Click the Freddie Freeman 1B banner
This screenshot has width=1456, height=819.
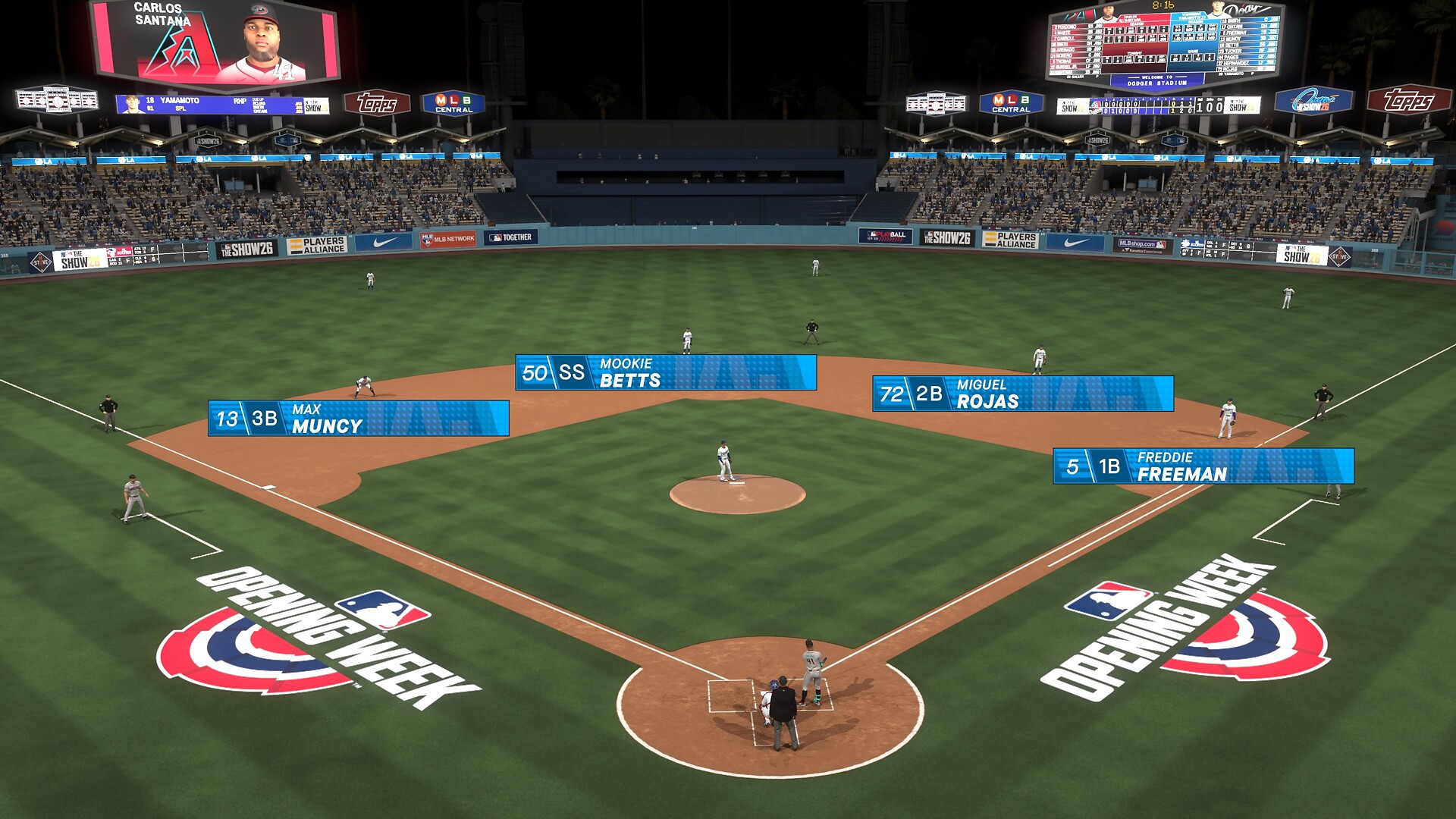coord(1203,466)
